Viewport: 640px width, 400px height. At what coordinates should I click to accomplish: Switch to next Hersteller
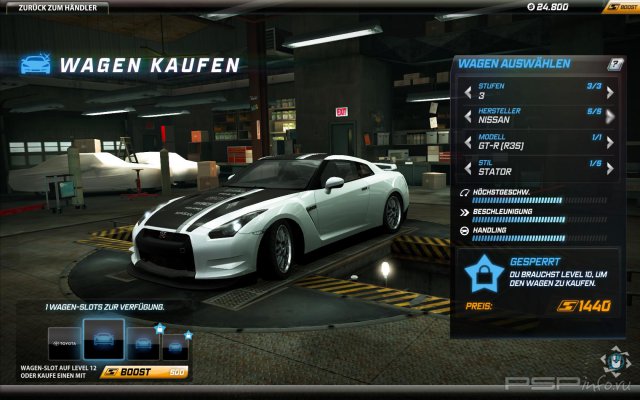[610, 117]
